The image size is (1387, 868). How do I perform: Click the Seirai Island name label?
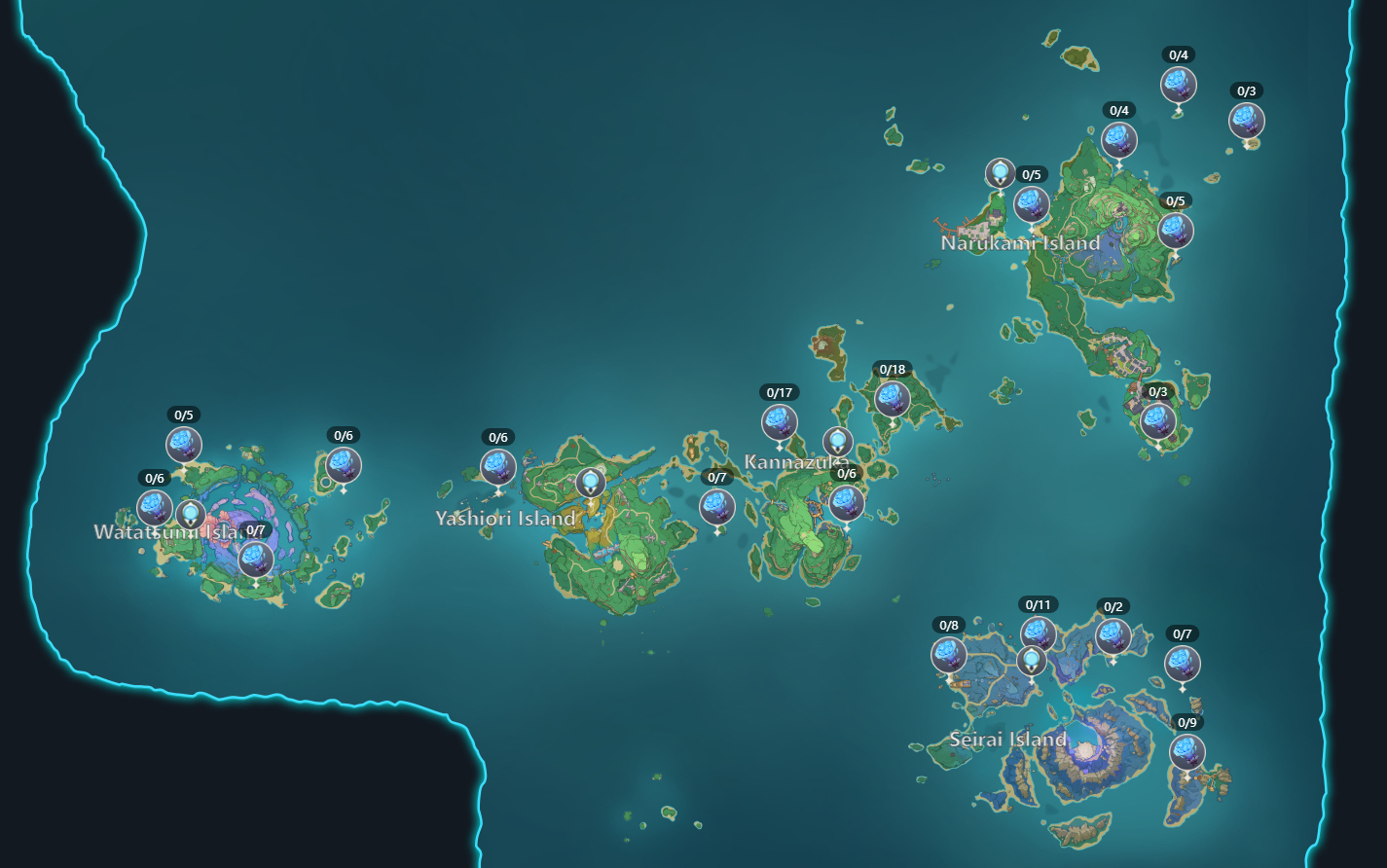pos(1008,740)
